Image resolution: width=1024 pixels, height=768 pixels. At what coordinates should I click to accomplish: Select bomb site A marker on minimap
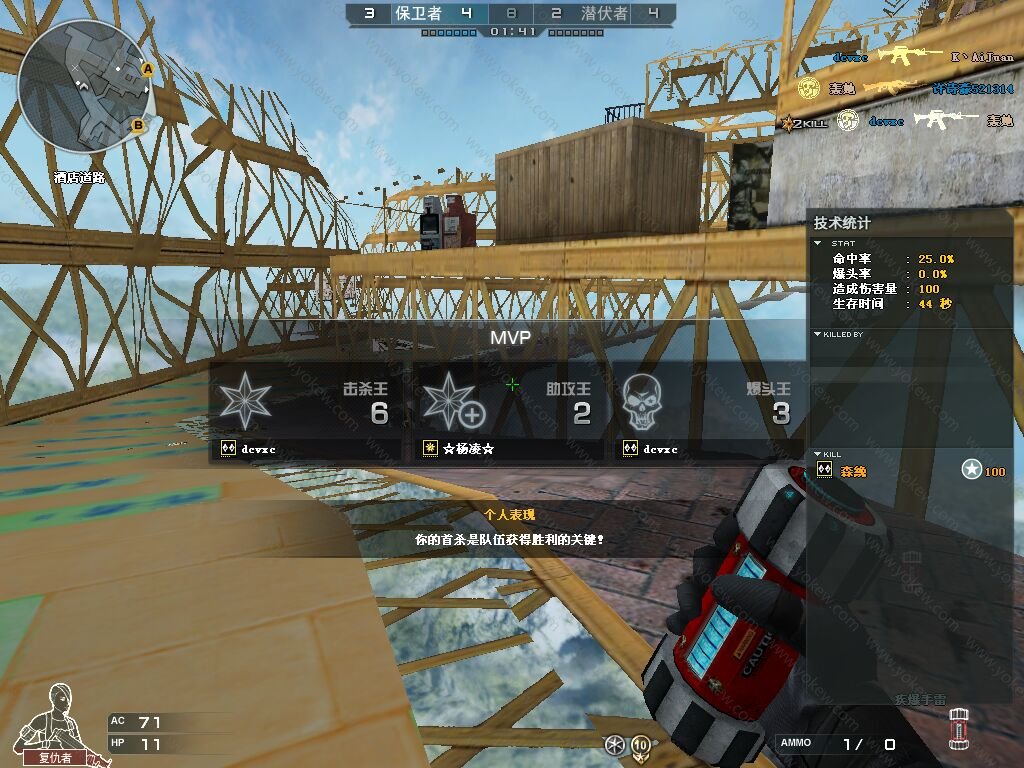click(147, 69)
